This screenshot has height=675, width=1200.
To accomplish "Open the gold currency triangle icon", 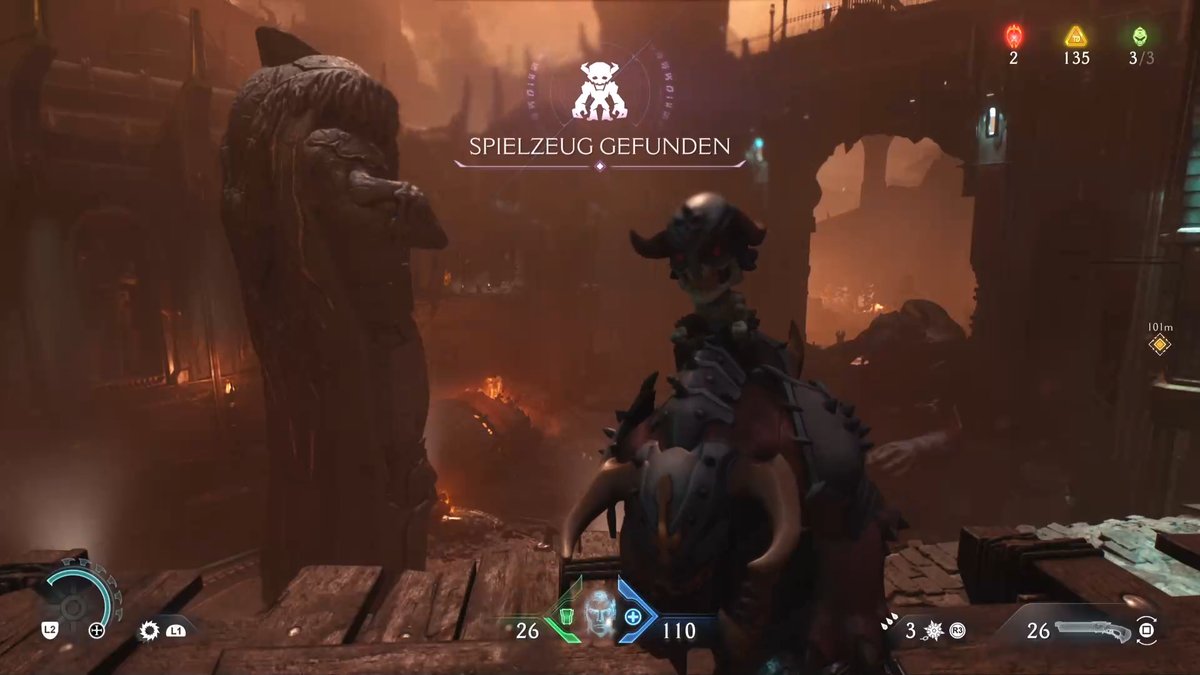I will (x=1076, y=37).
